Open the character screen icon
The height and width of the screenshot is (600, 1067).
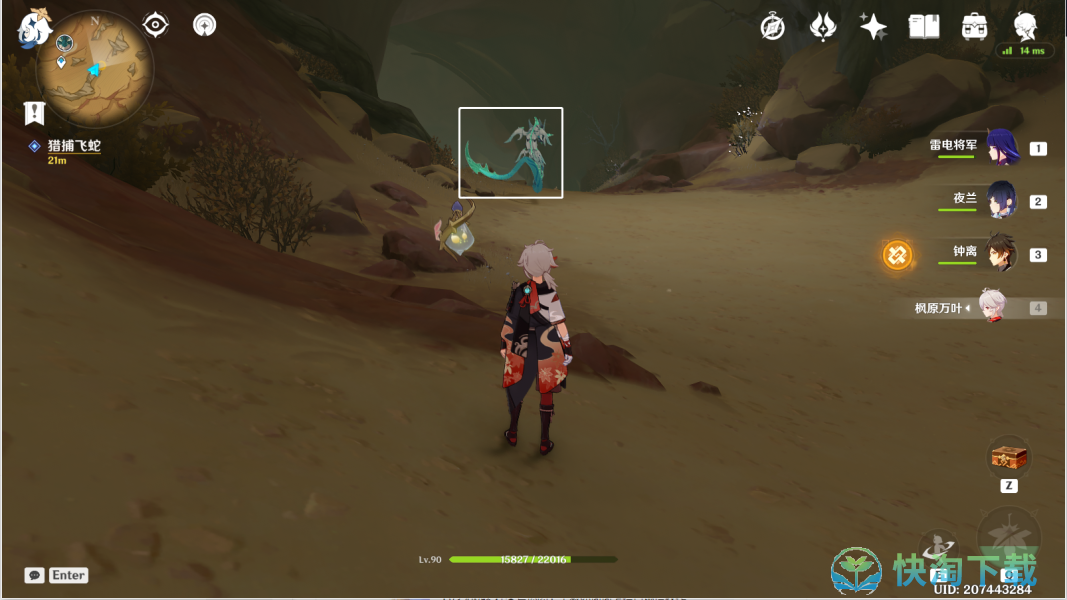(1025, 27)
